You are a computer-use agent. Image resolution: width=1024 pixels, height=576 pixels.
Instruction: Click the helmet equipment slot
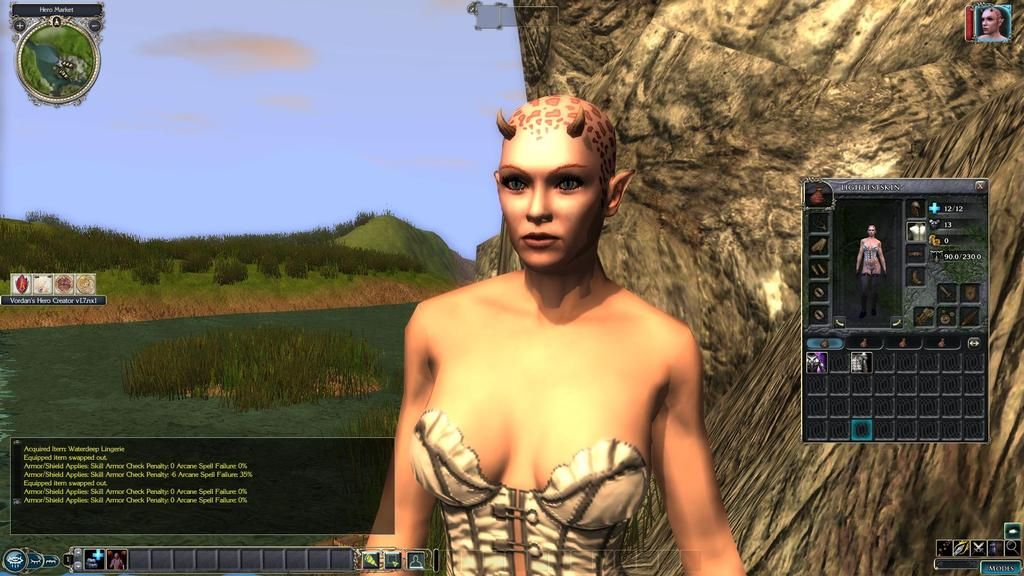click(x=916, y=208)
